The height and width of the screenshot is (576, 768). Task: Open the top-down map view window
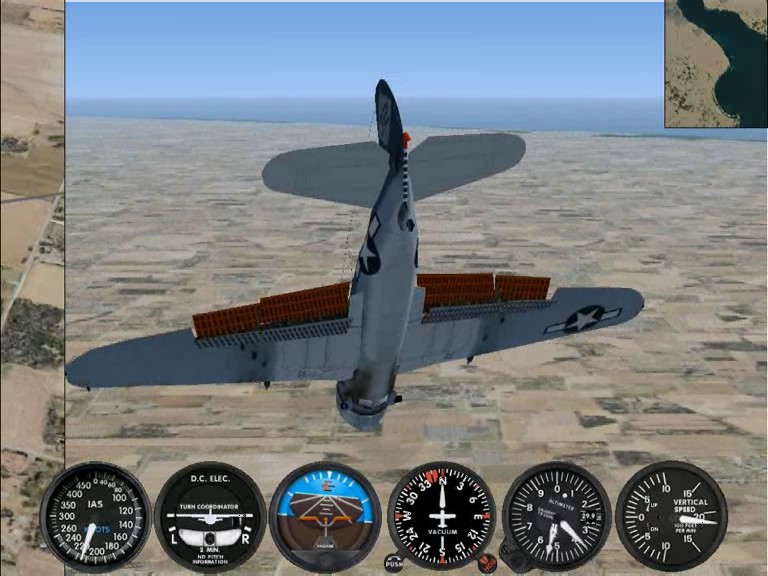(x=715, y=63)
